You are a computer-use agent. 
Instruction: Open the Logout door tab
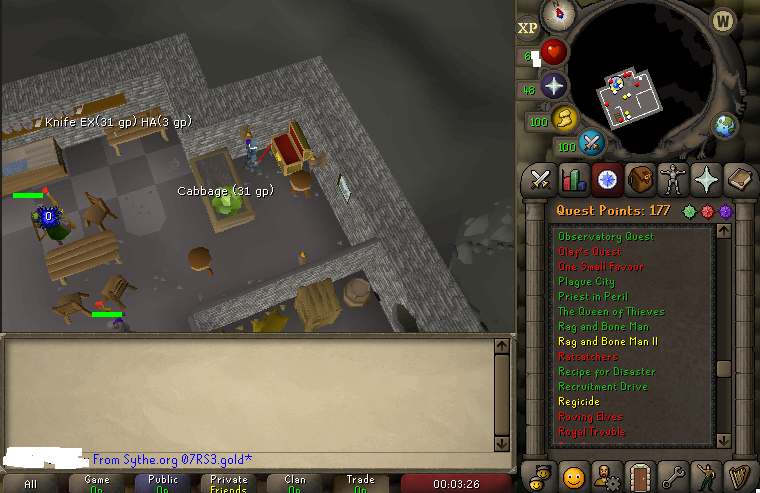640,475
